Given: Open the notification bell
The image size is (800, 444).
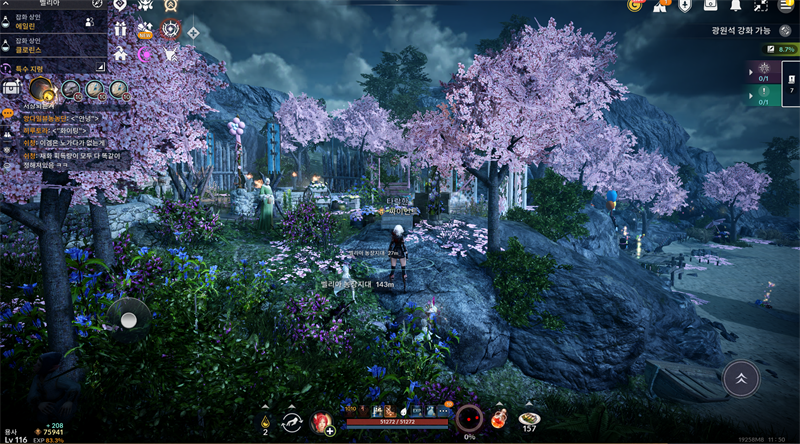Looking at the screenshot, I should point(736,6).
